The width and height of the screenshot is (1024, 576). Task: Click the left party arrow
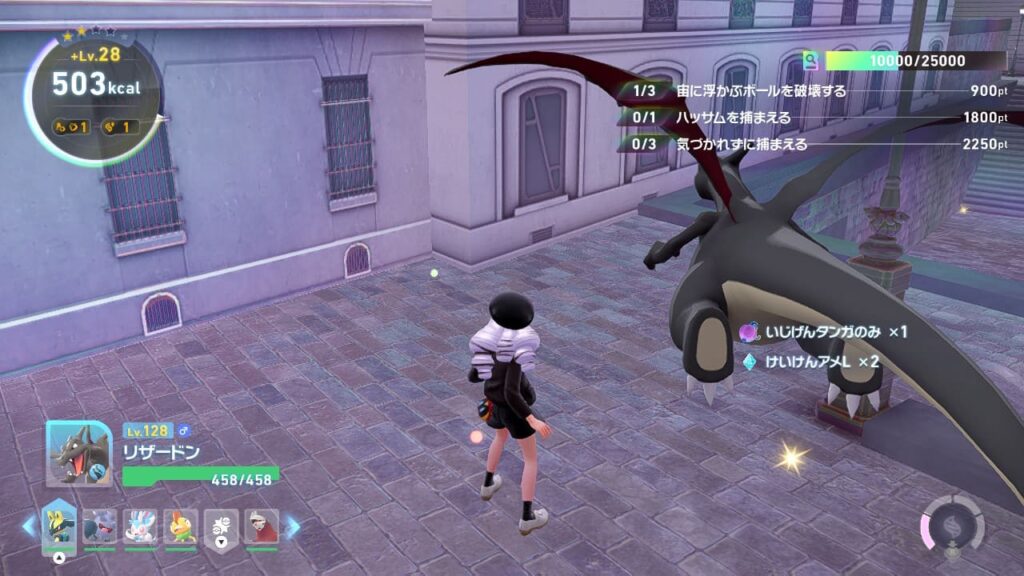tap(29, 526)
